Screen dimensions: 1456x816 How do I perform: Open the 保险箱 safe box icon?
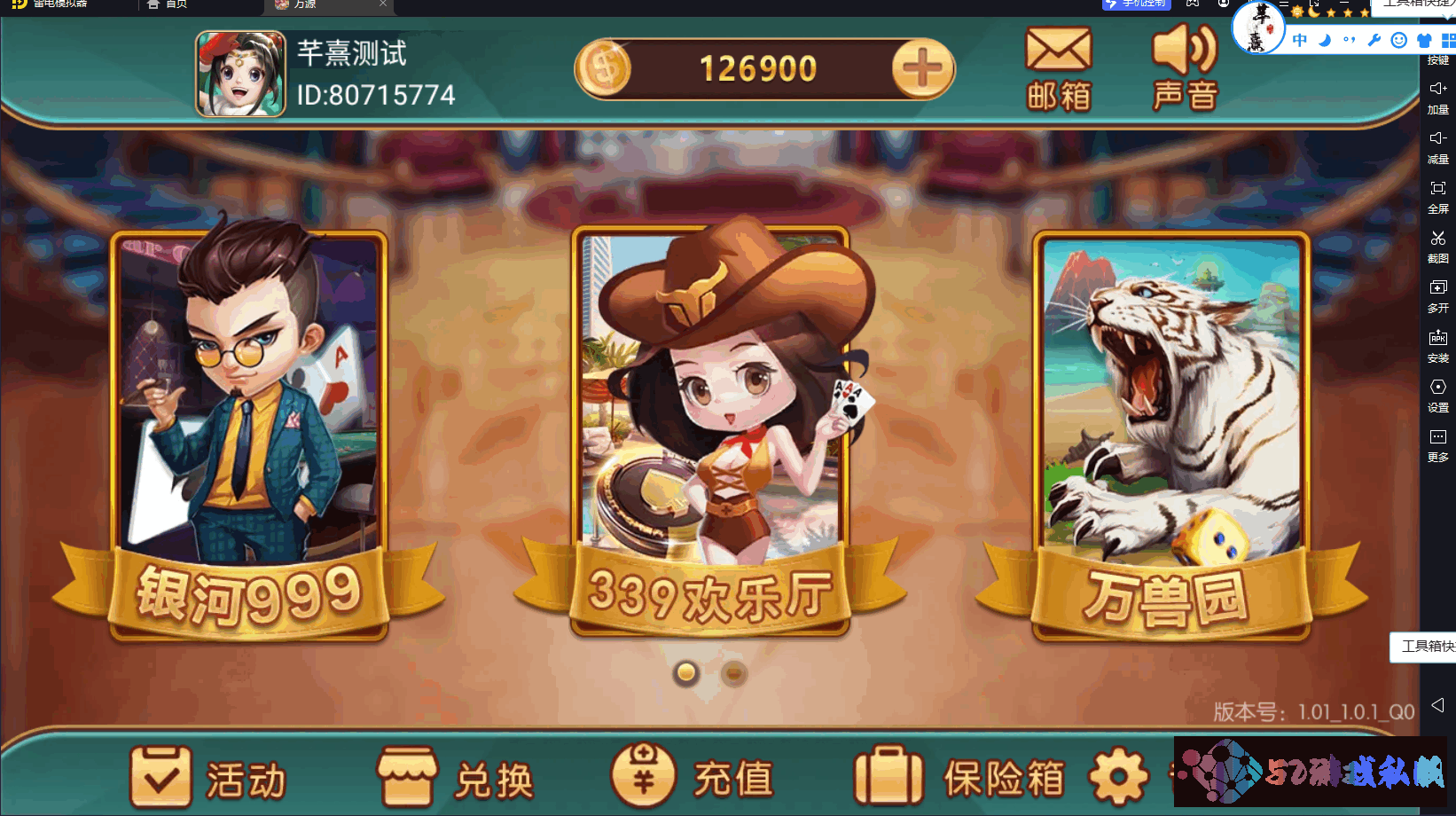pyautogui.click(x=889, y=773)
